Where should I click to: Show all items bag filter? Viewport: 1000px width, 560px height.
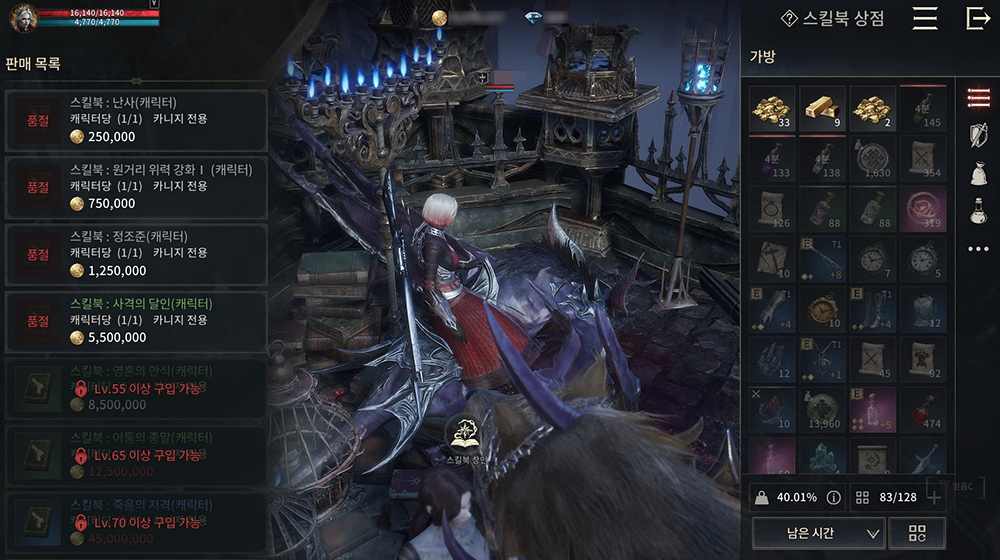(x=978, y=97)
